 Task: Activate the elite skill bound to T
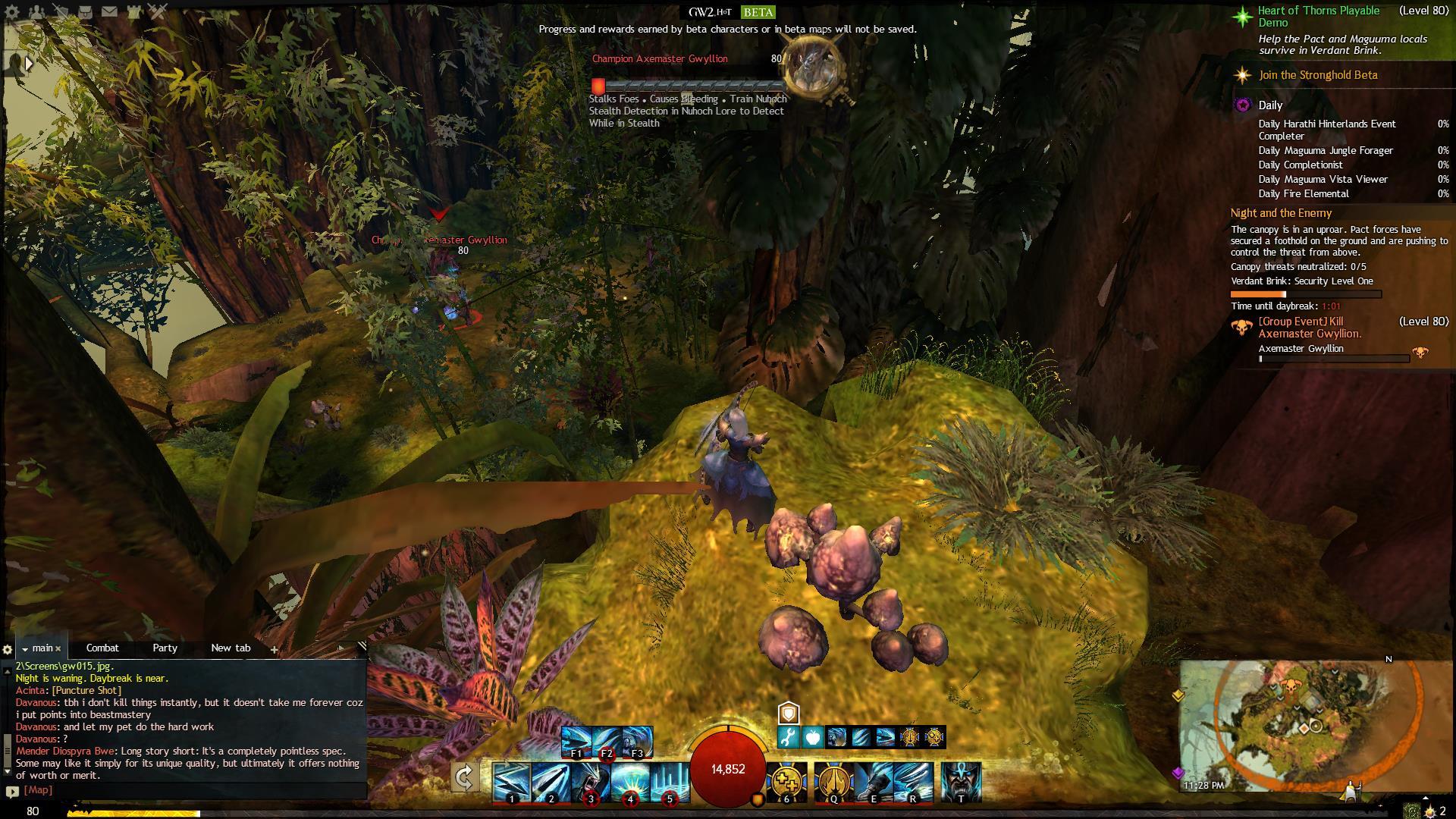(x=961, y=782)
